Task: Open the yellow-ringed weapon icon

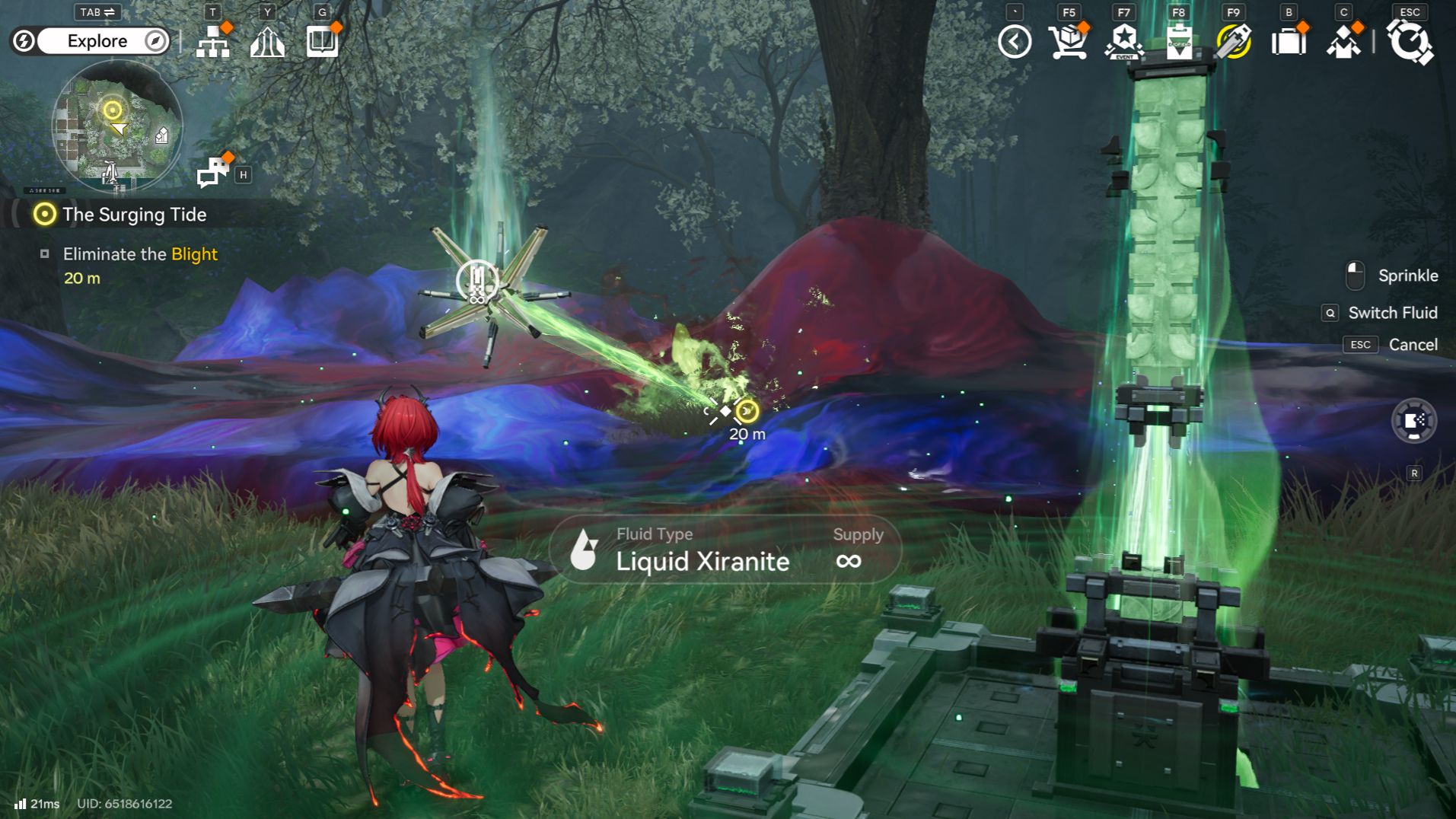Action: [1234, 42]
